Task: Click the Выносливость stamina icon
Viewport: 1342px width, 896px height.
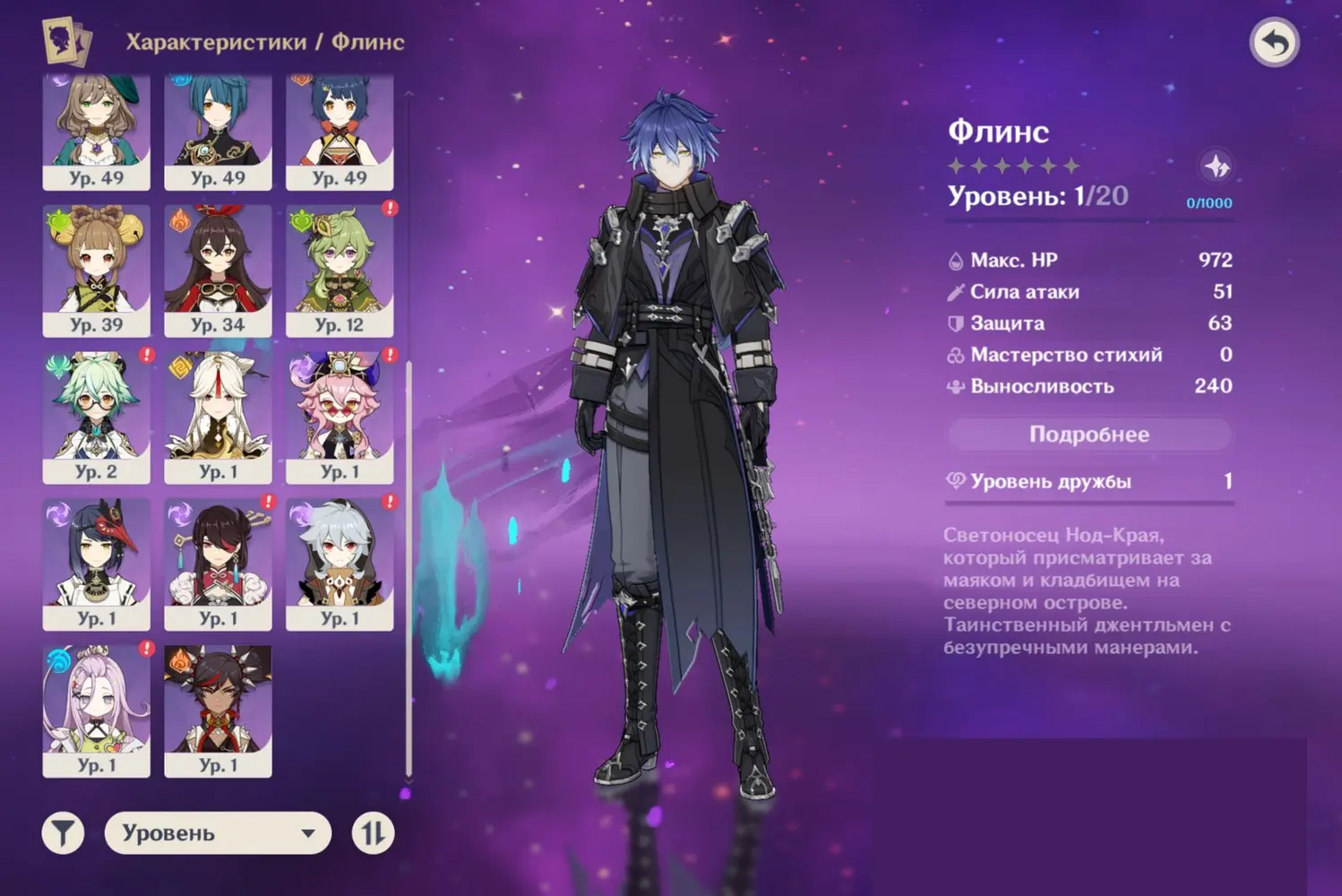Action: tap(958, 386)
